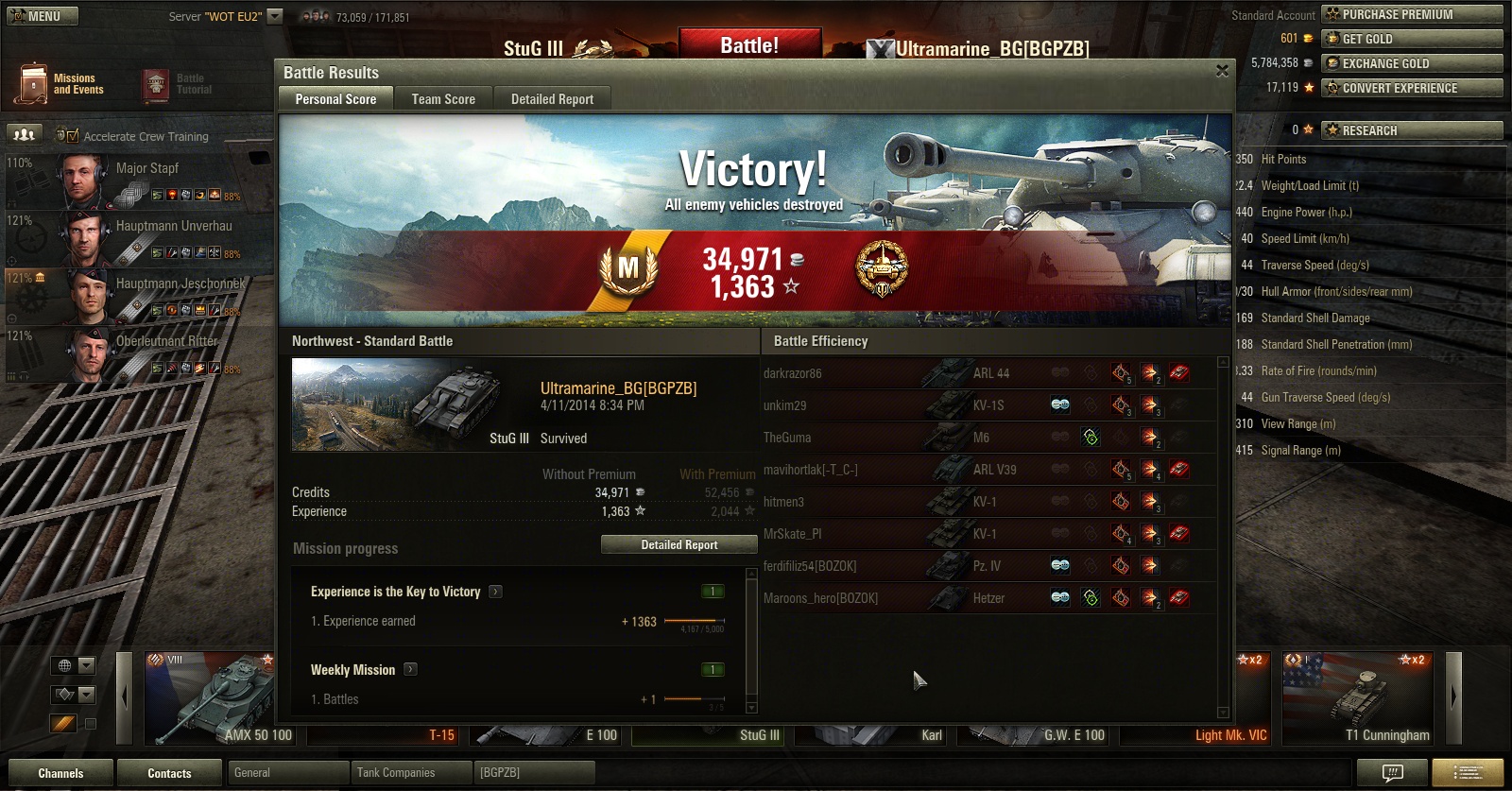
Task: Open the Contacts list
Action: (x=169, y=773)
